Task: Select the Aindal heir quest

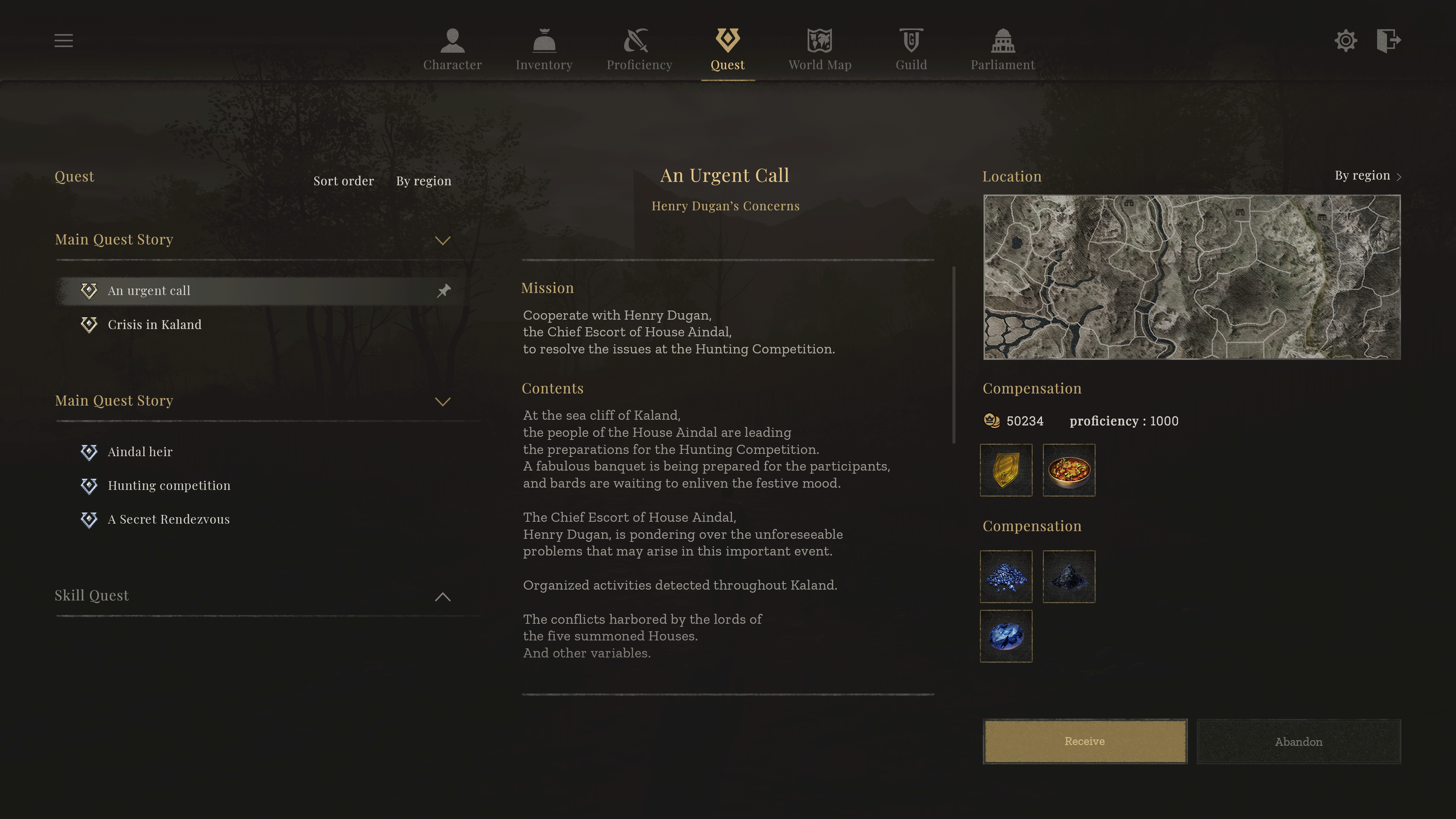Action: click(x=140, y=452)
